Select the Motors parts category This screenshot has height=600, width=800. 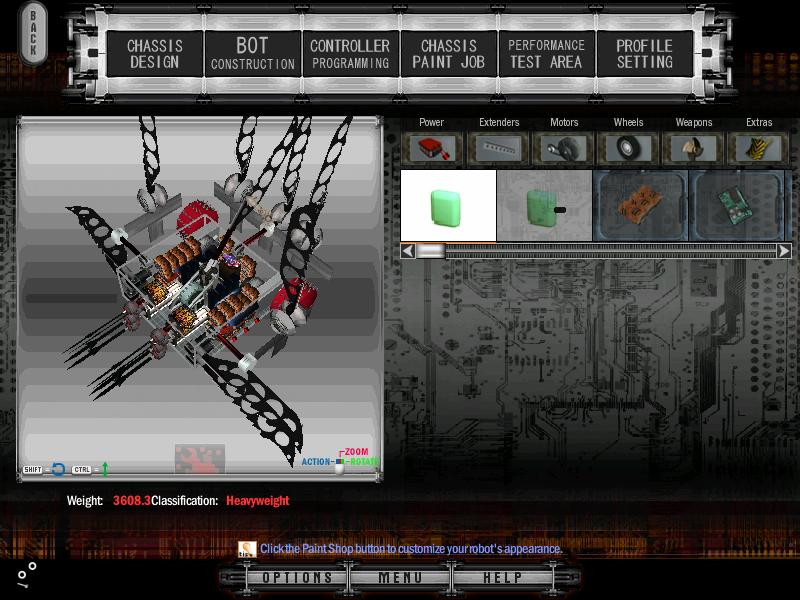[564, 148]
